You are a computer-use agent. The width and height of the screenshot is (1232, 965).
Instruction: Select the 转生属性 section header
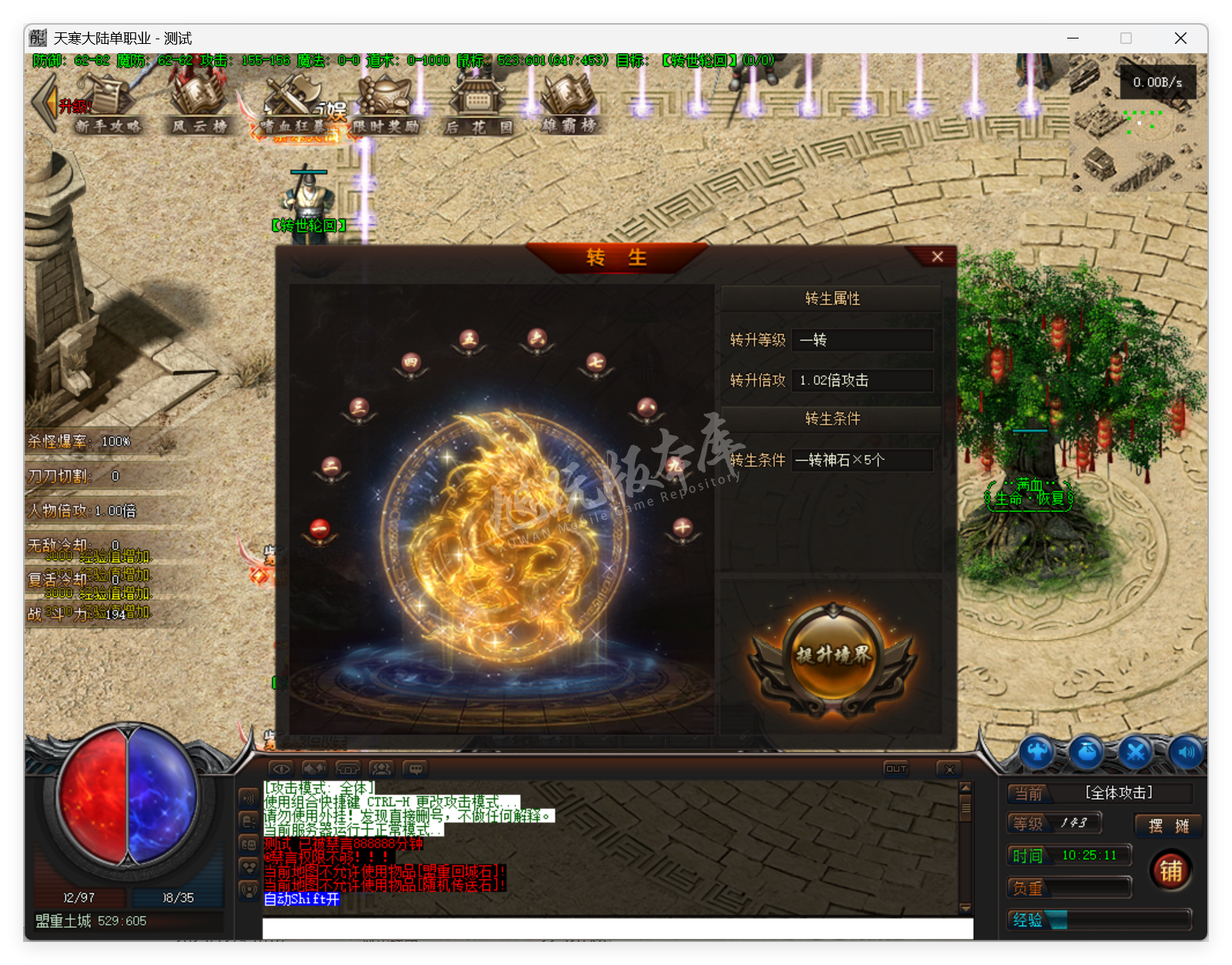click(833, 299)
